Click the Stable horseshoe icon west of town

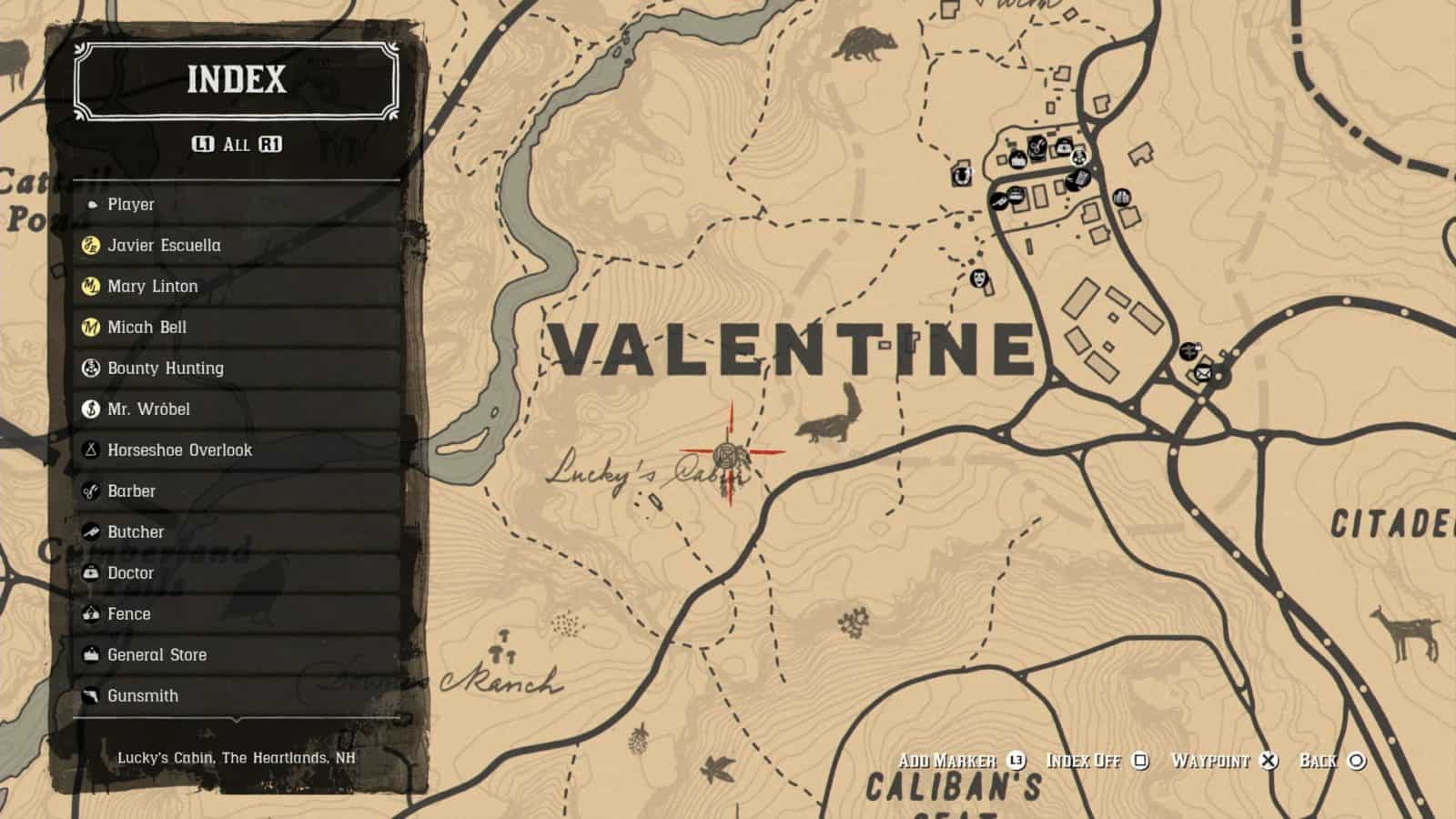click(962, 176)
